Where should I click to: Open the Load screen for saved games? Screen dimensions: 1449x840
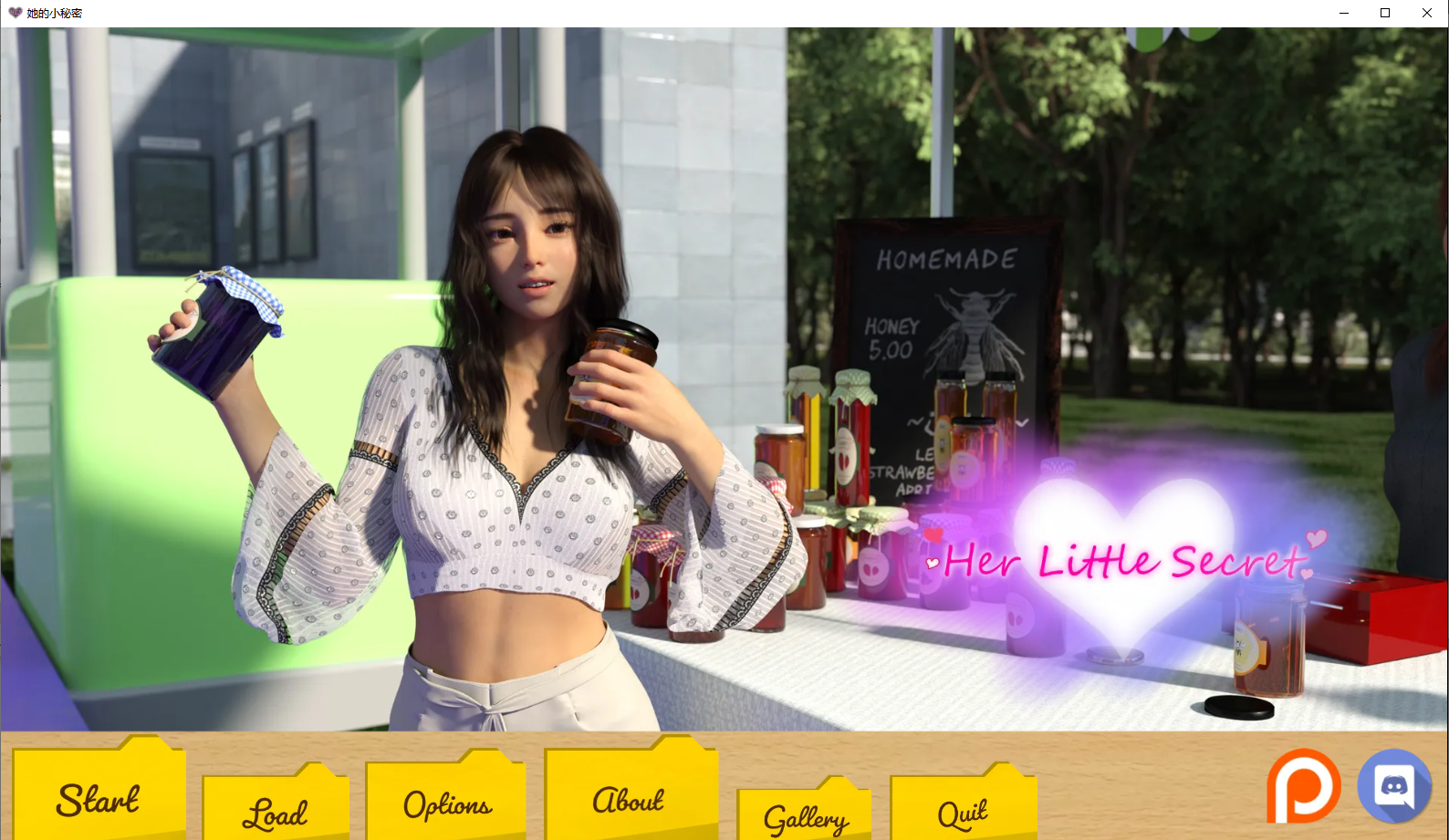point(275,810)
